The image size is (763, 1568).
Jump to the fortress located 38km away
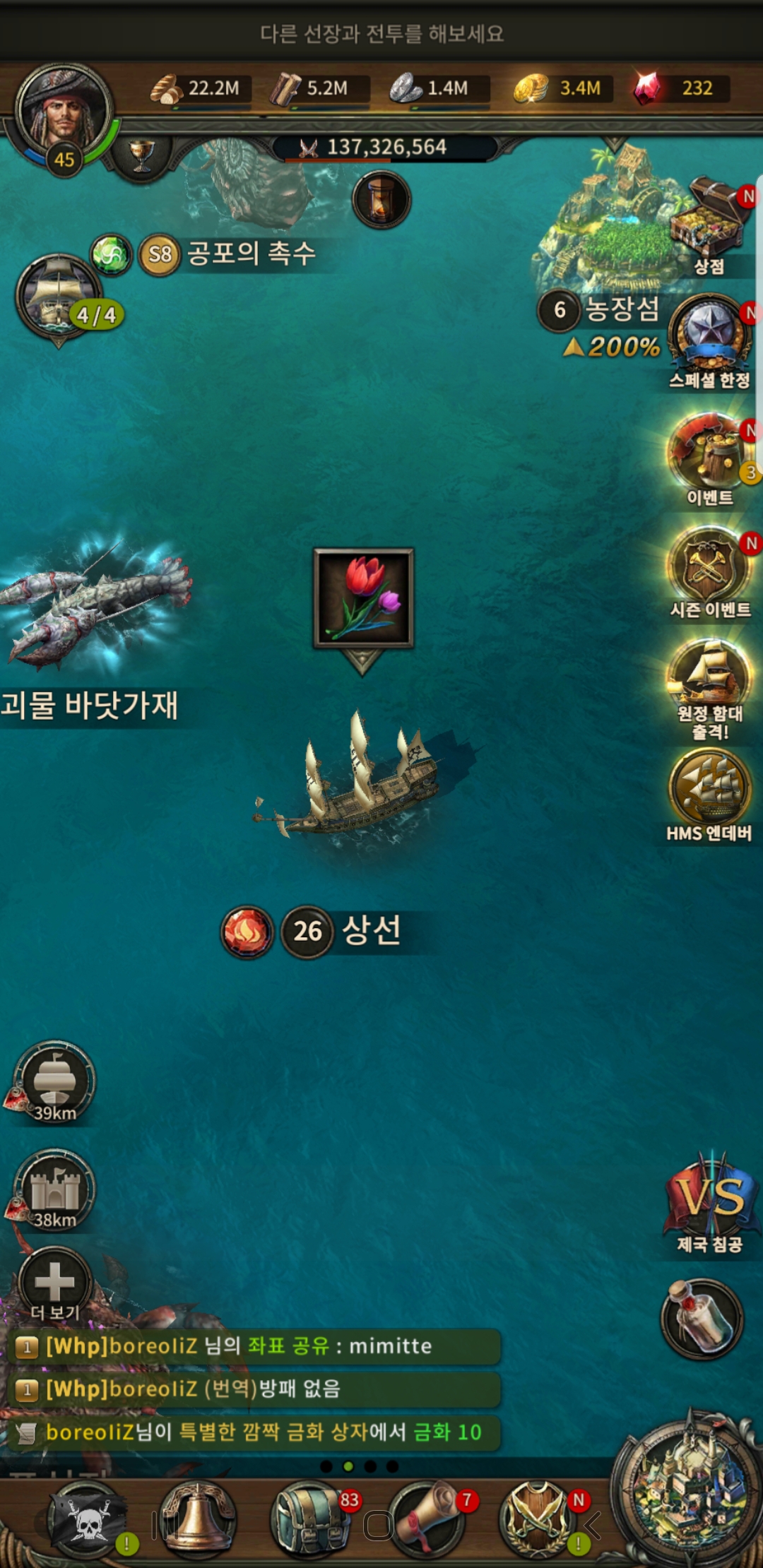(54, 1190)
